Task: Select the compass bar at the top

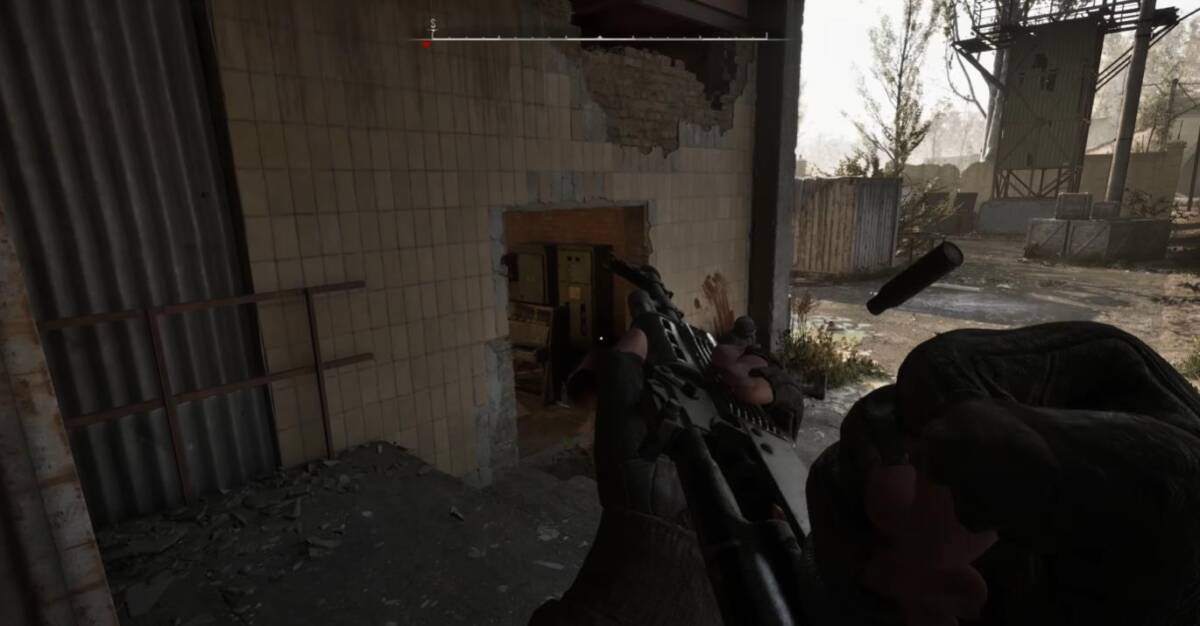Action: point(598,38)
